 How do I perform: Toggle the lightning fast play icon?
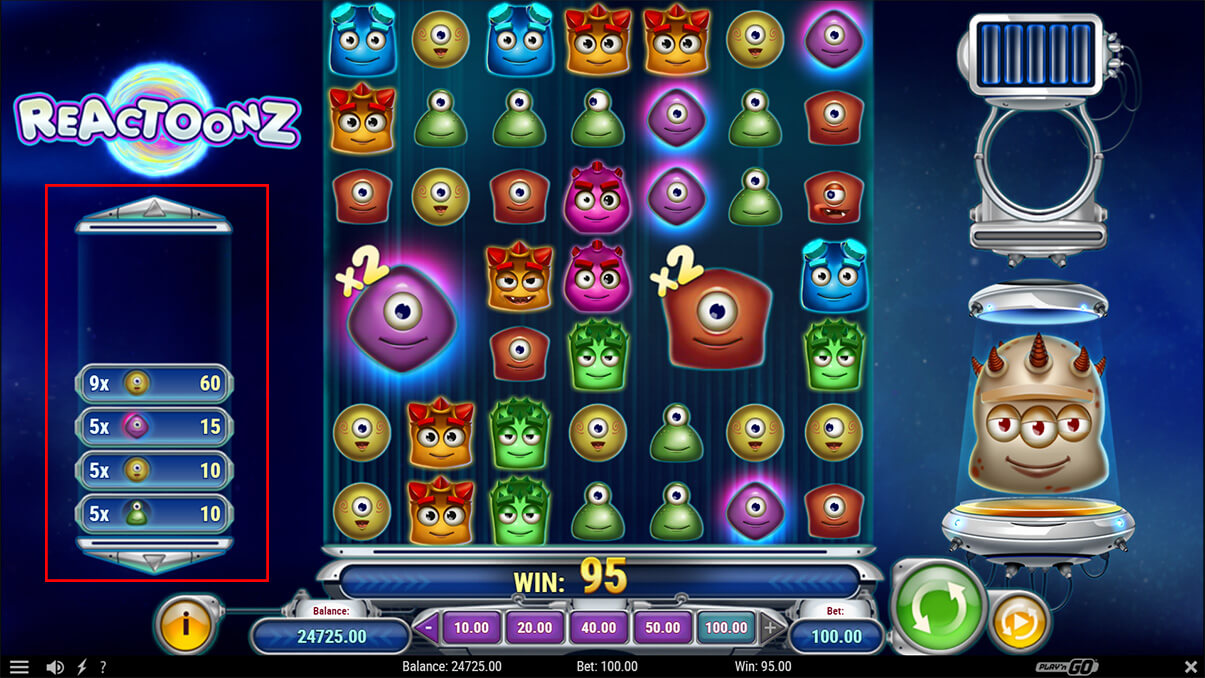[81, 667]
